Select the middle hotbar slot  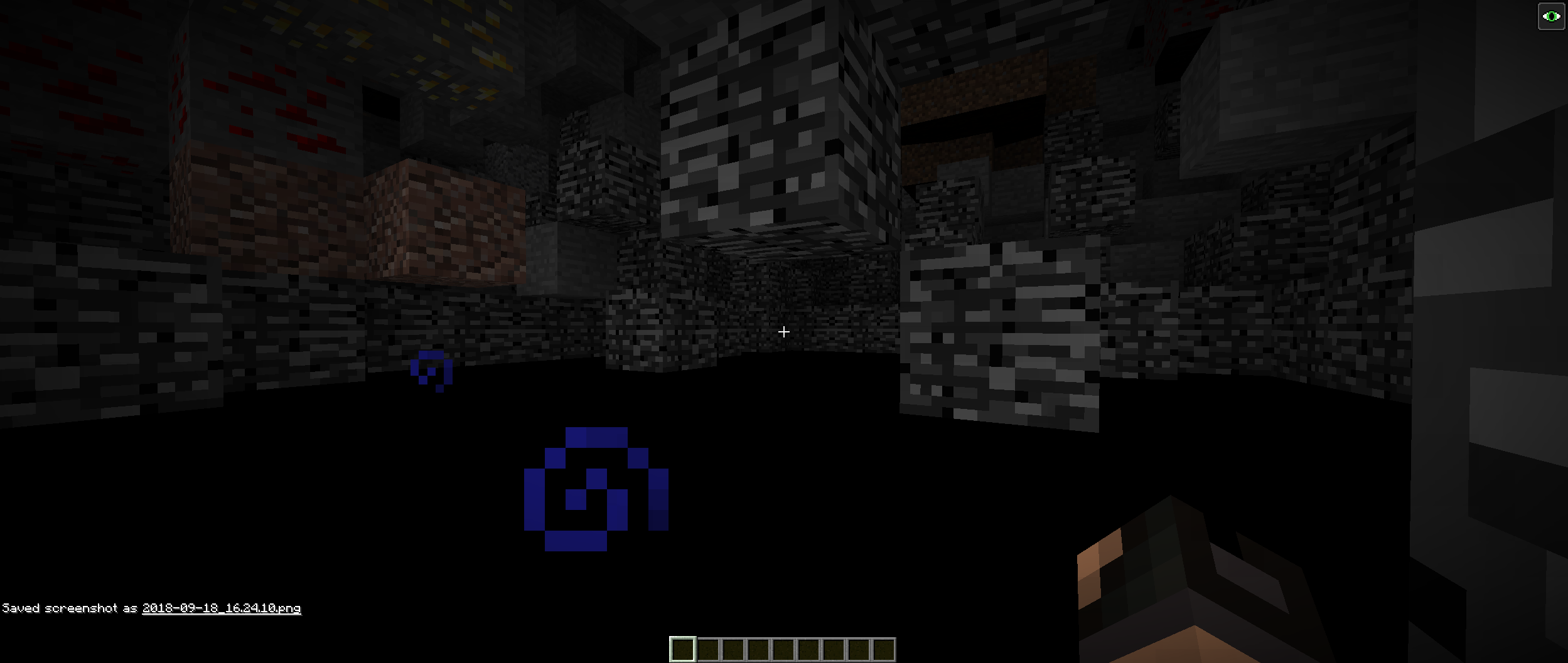point(783,650)
